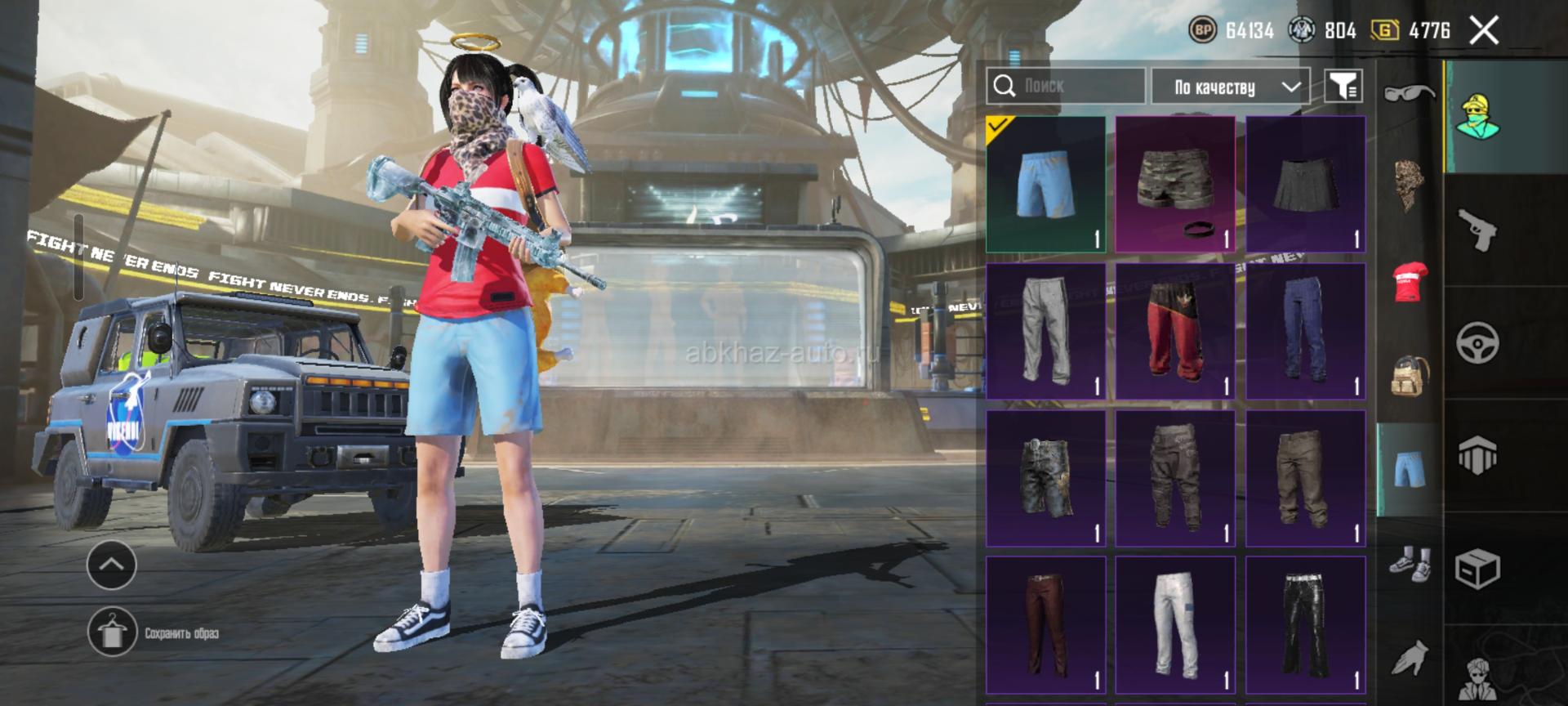Select the camouflage shorts item
The width and height of the screenshot is (1568, 706).
pos(1175,185)
